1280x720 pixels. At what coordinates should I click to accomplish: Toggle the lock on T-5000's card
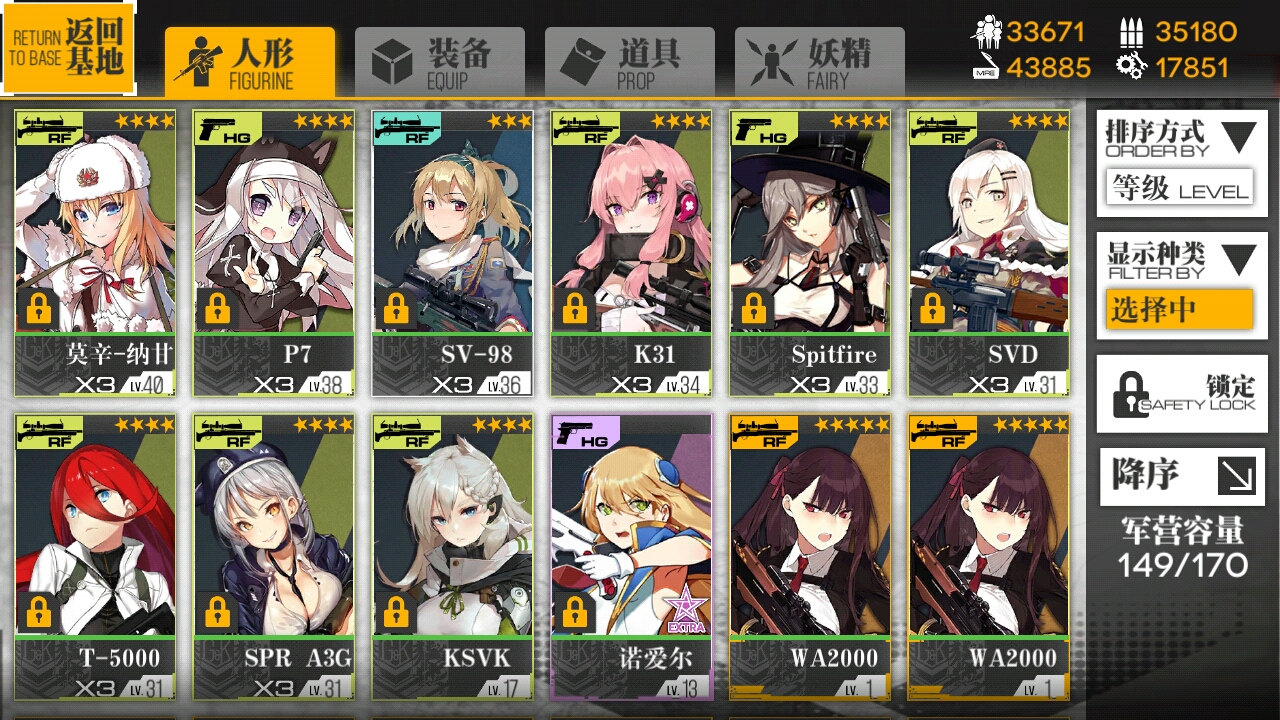pyautogui.click(x=37, y=612)
